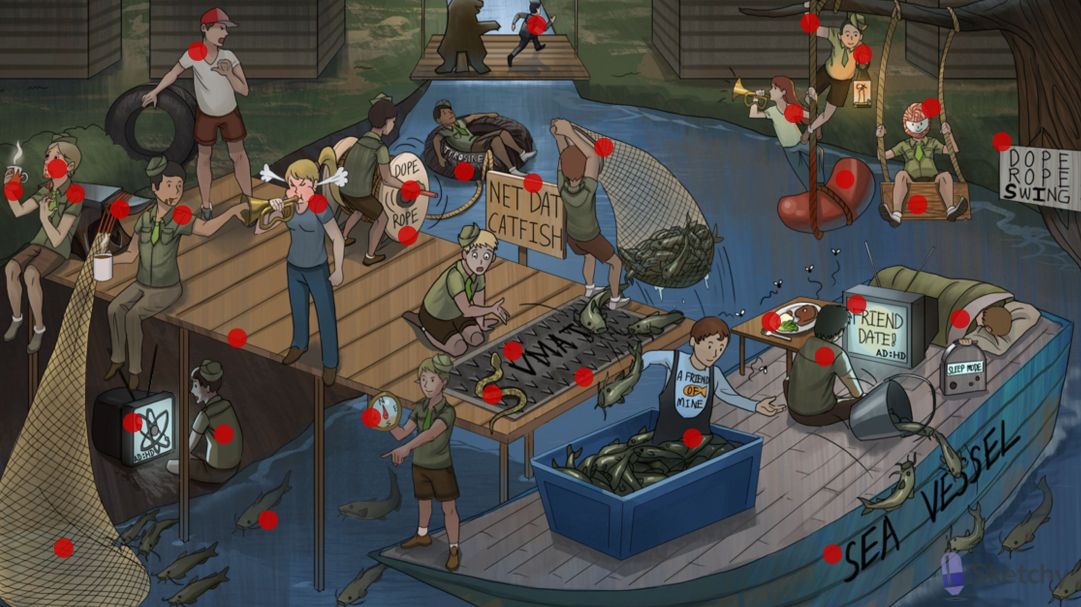Viewport: 1081px width, 607px height.
Task: Click the marker on the plate of food
Action: click(771, 321)
